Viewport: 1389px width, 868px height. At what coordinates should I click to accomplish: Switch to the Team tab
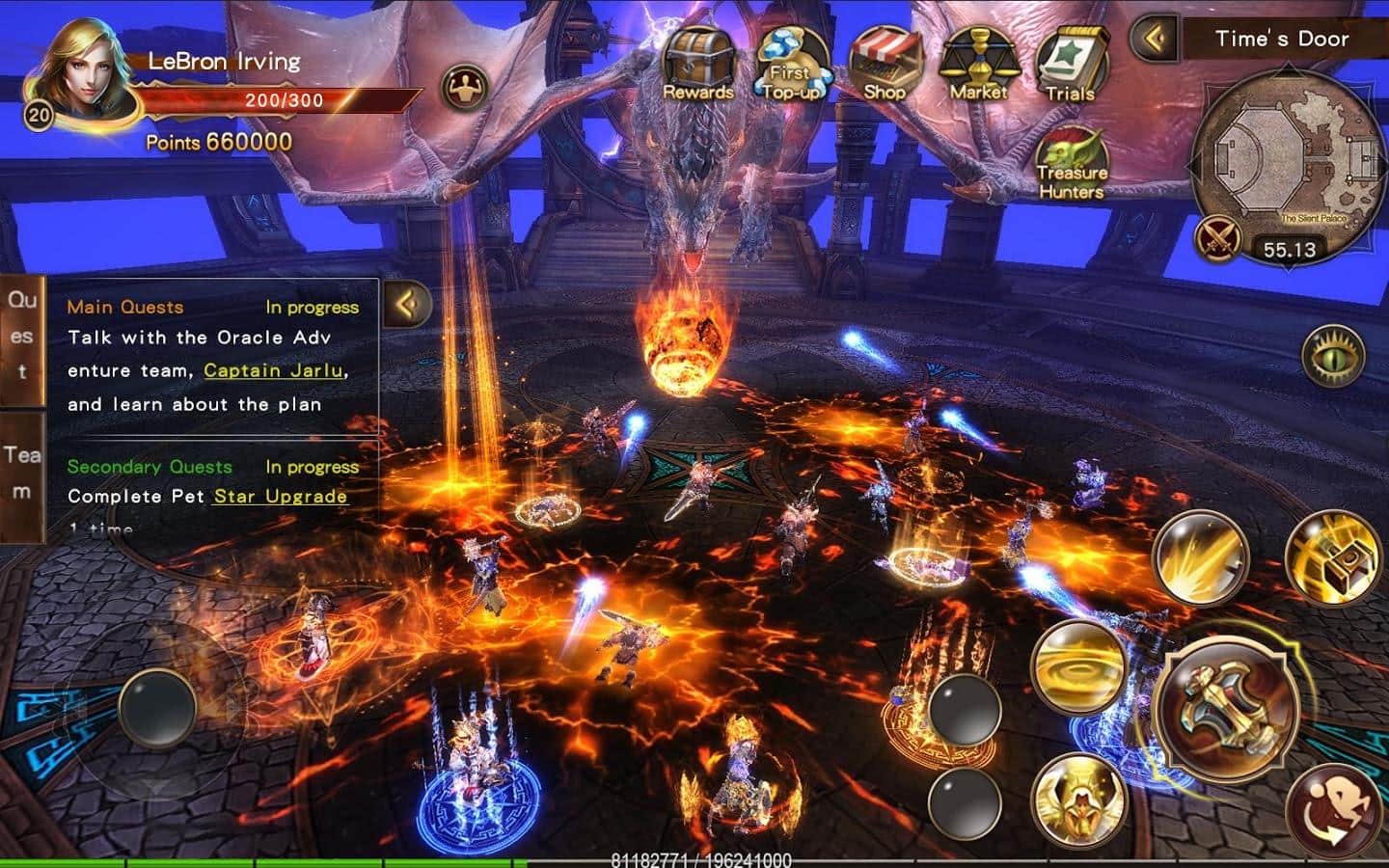[22, 473]
